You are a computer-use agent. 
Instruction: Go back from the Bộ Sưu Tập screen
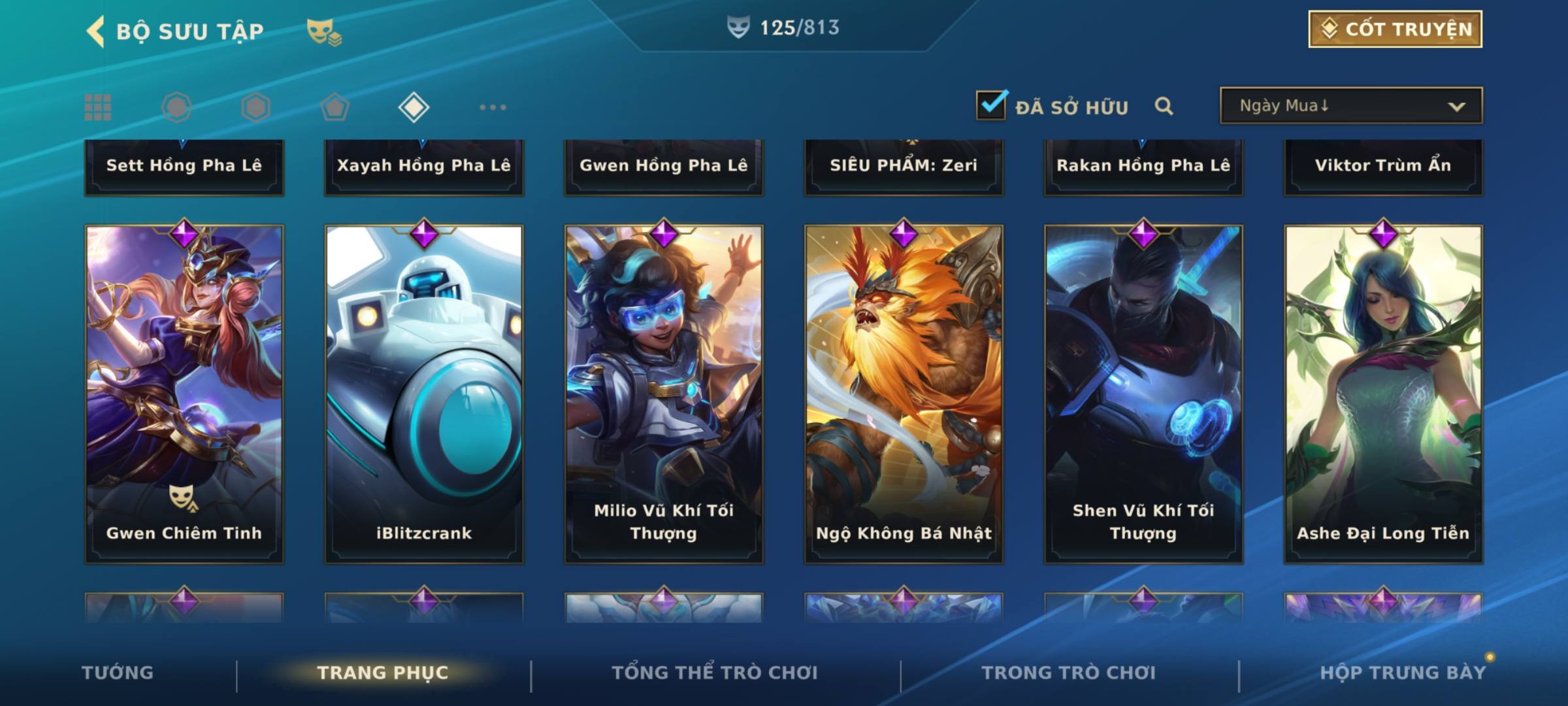[x=95, y=31]
